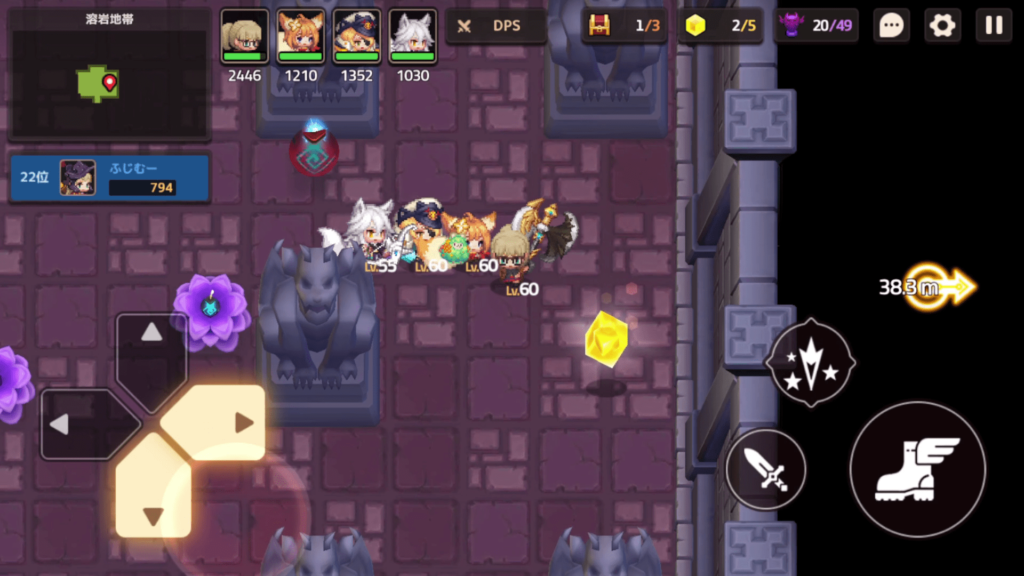This screenshot has height=576, width=1024.
Task: Activate the sword attack button
Action: 766,469
